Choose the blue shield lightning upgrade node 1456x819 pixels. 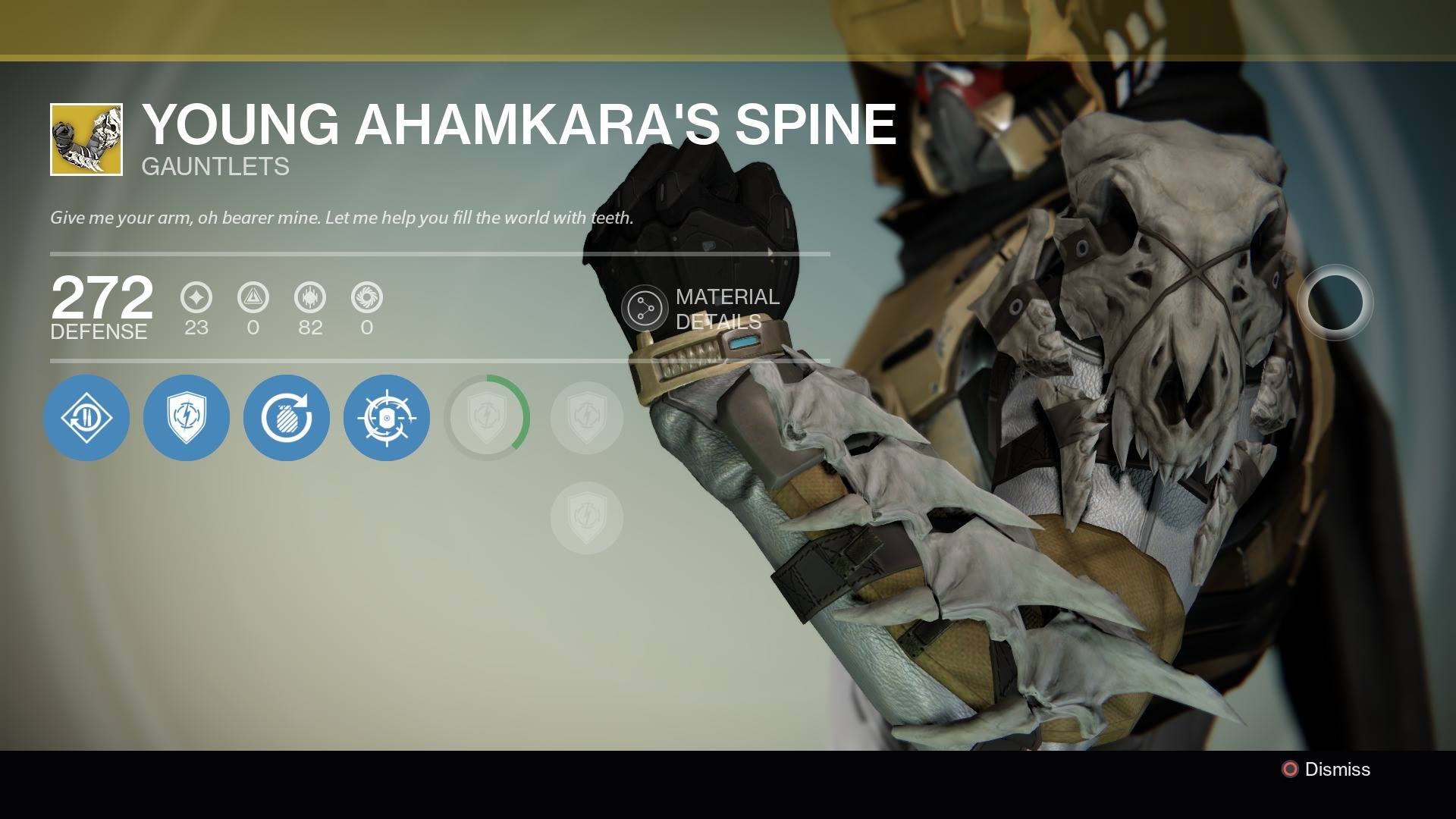coord(187,418)
